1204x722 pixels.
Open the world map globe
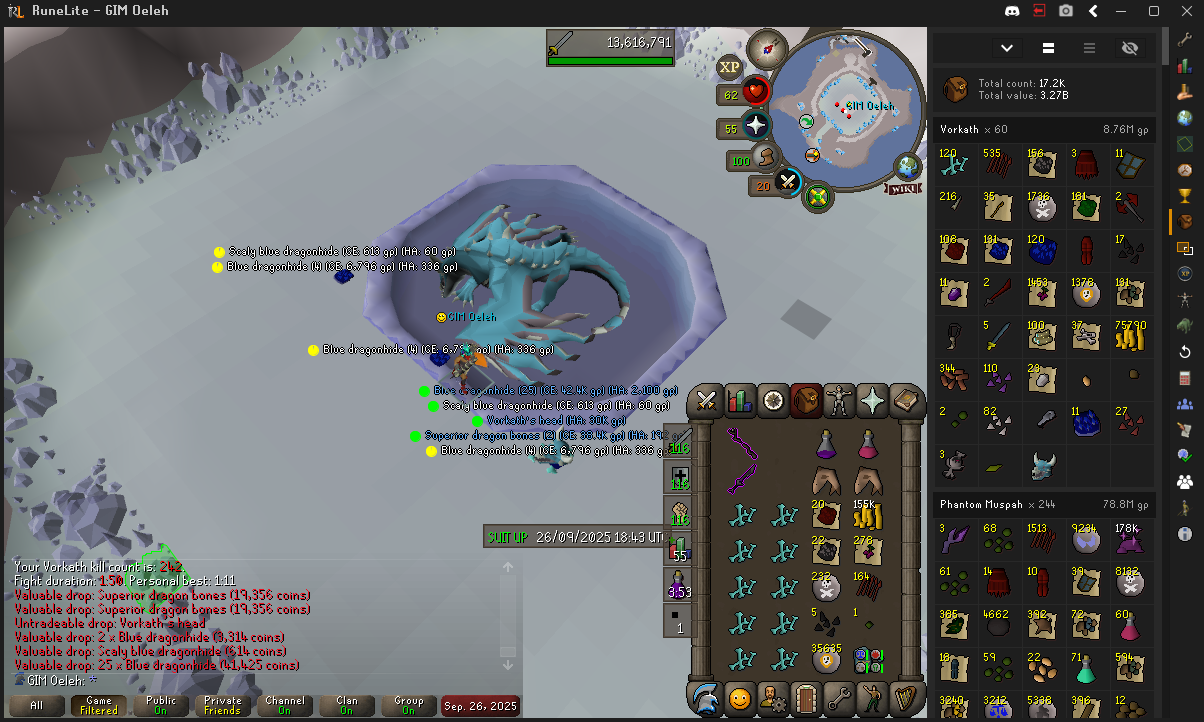tap(908, 166)
